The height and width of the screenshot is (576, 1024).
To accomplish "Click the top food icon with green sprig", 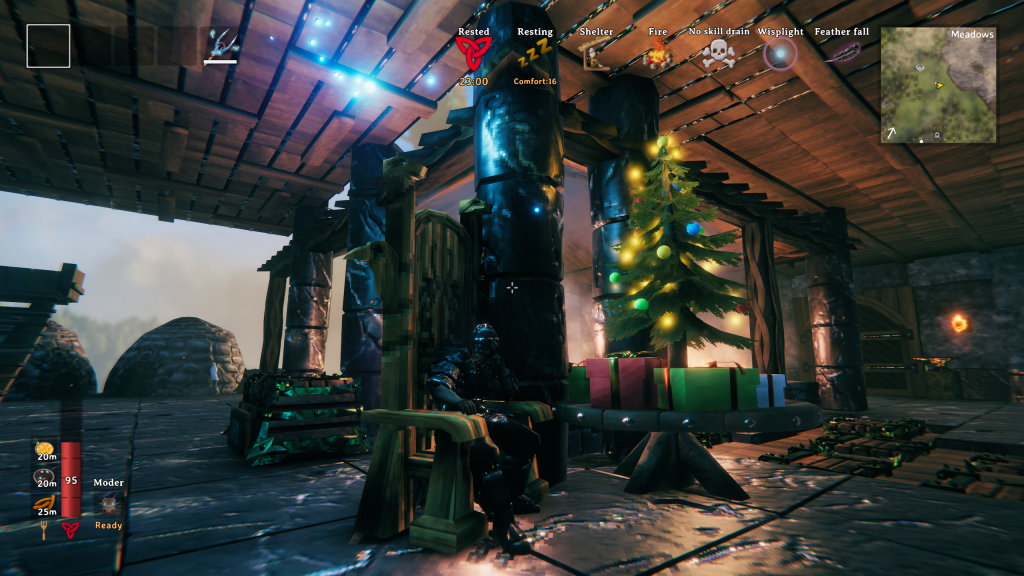I will pos(44,448).
